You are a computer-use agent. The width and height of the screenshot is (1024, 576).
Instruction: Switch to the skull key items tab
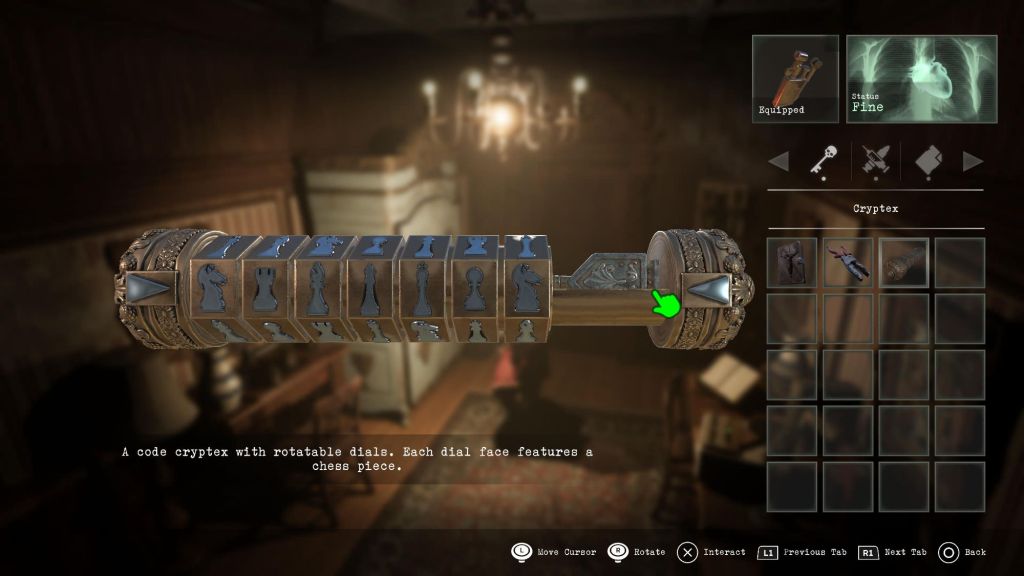coord(822,160)
